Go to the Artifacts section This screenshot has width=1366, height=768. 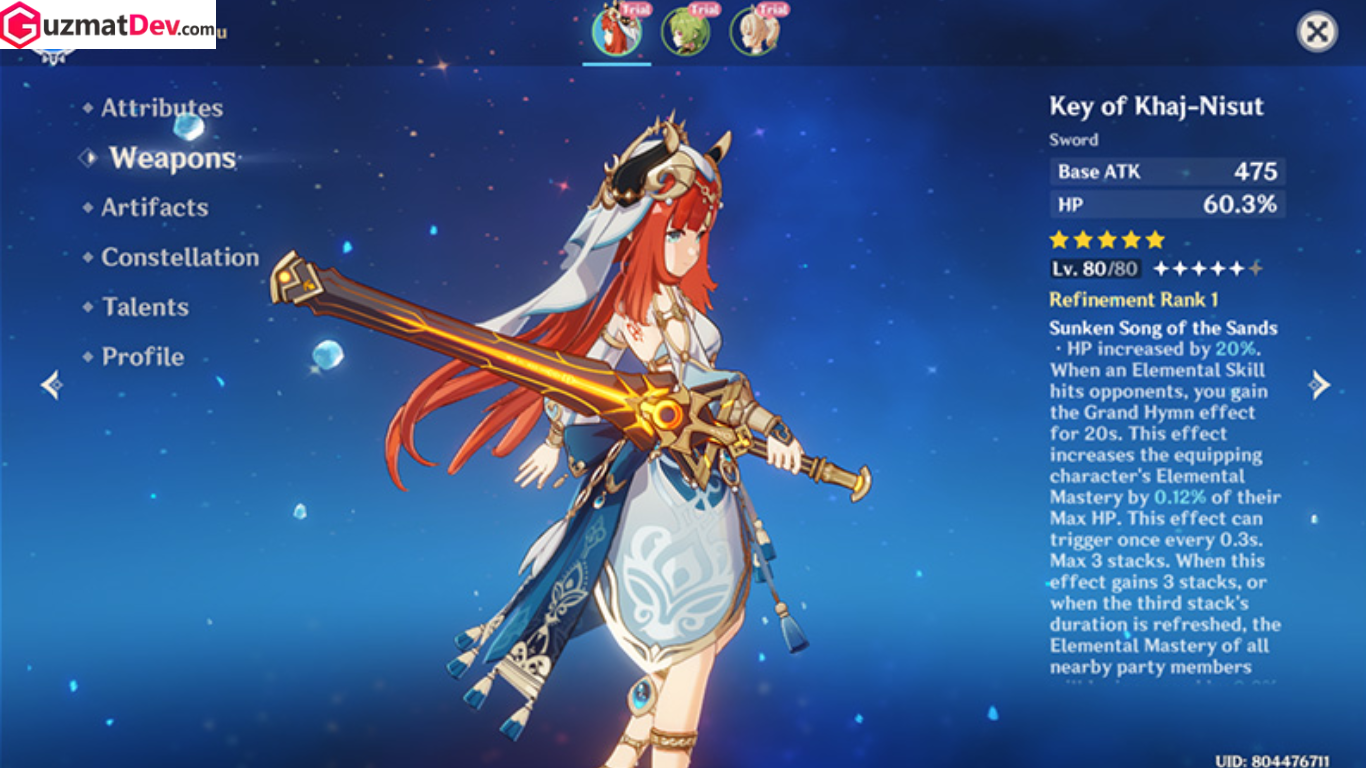click(154, 208)
